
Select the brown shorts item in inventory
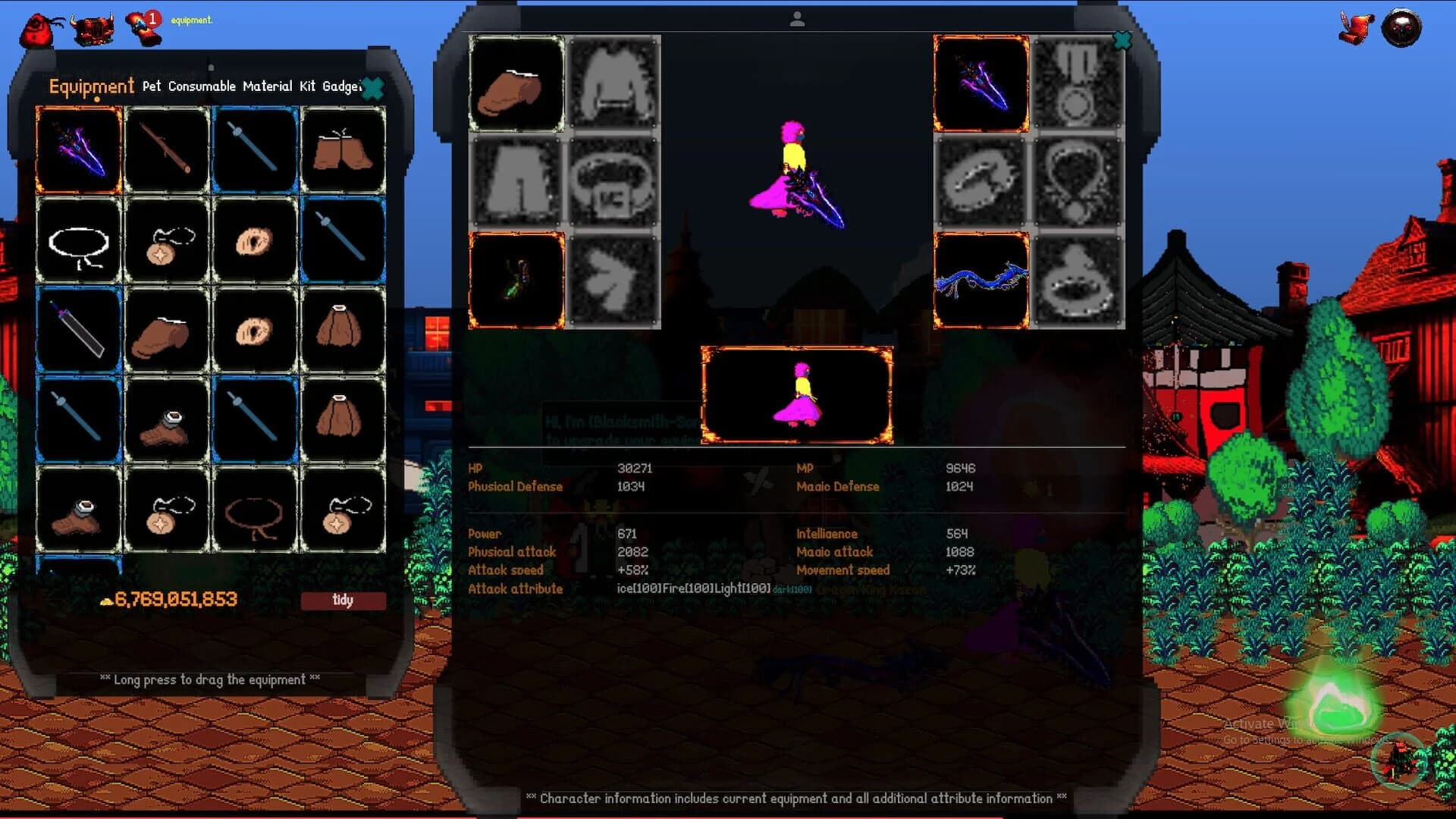pos(343,149)
